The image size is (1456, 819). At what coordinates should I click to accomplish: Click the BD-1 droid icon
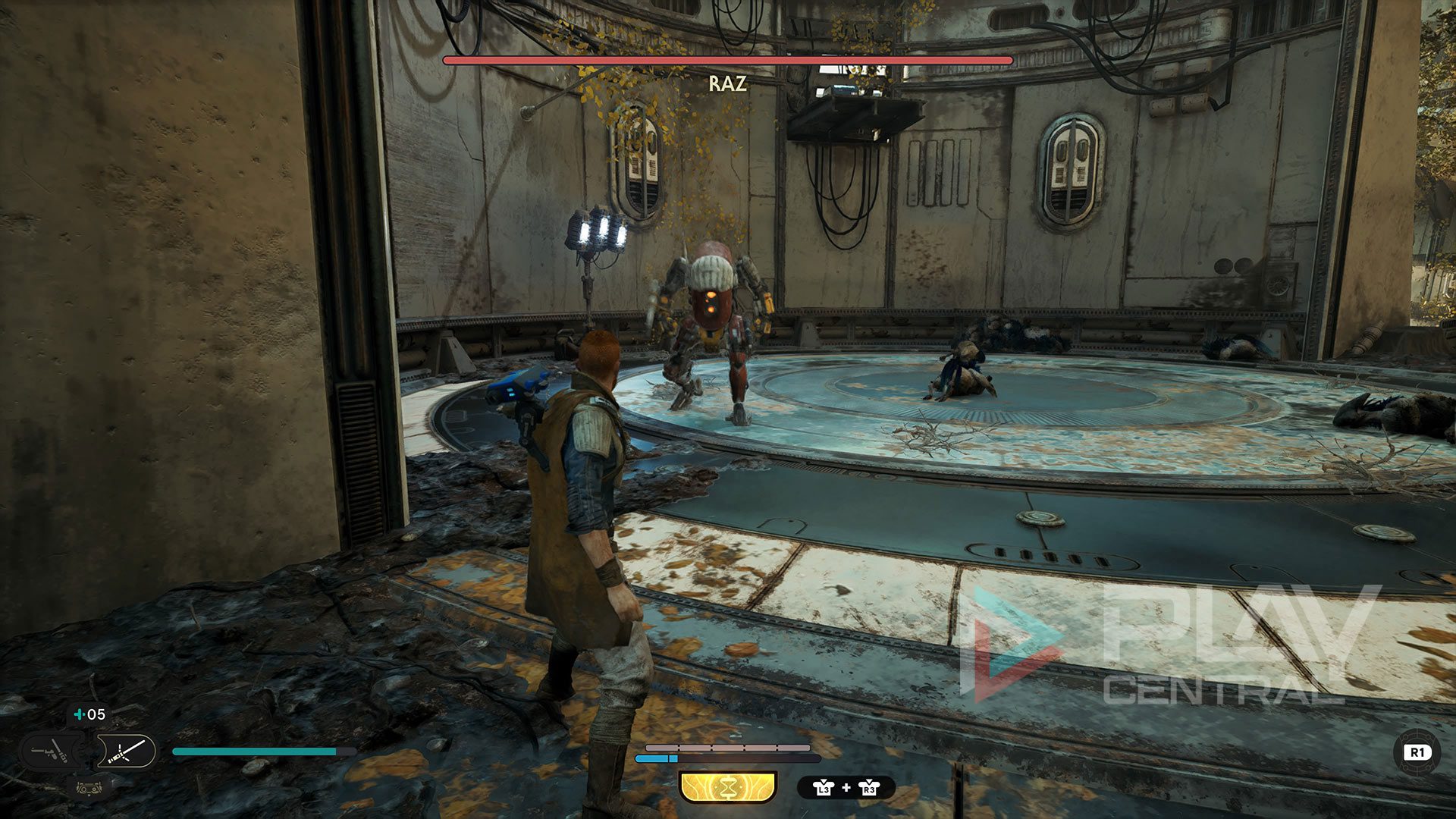[90, 787]
